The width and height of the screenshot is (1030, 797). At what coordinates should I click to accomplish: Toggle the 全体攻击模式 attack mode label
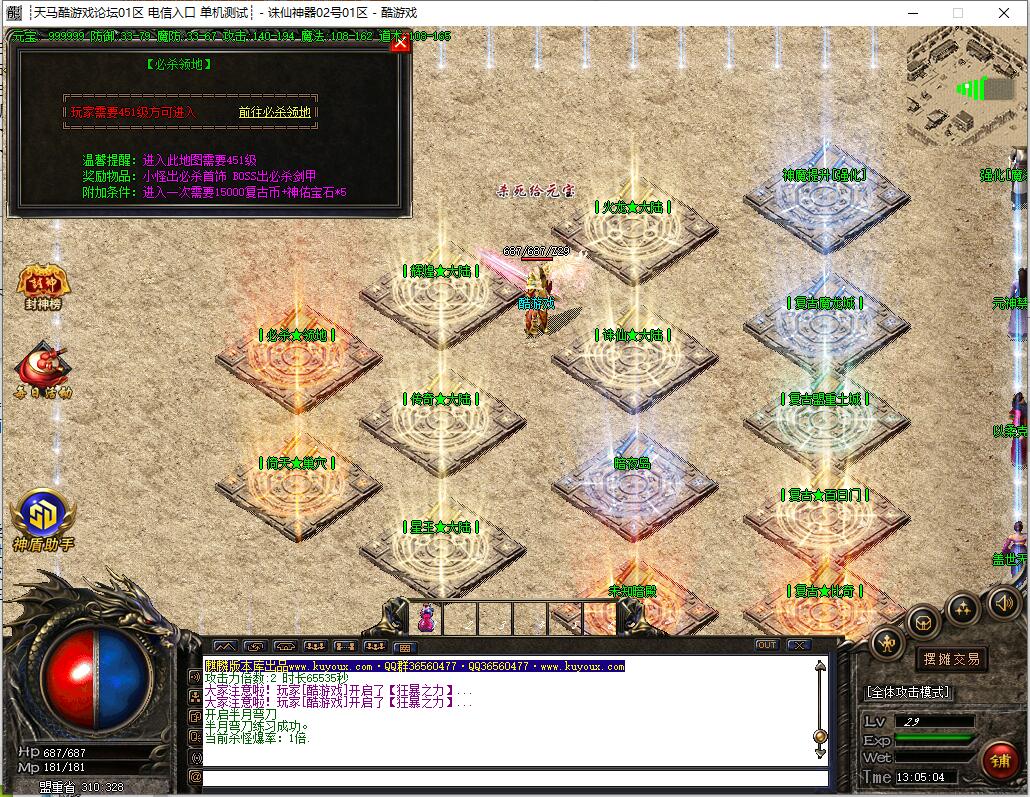tap(907, 692)
